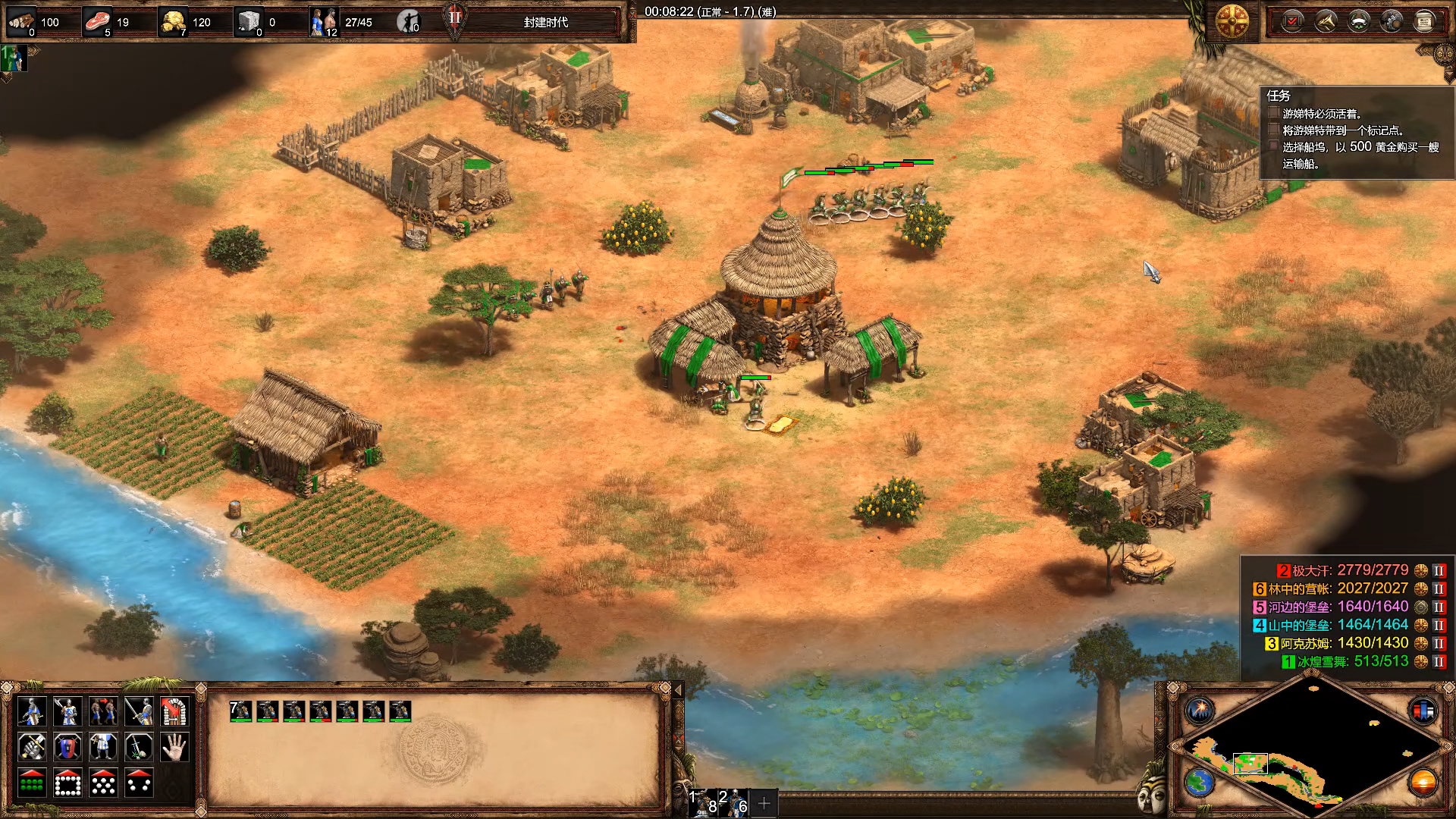Open the horn-shaped chat button
The height and width of the screenshot is (819, 1456).
pyautogui.click(x=1326, y=21)
